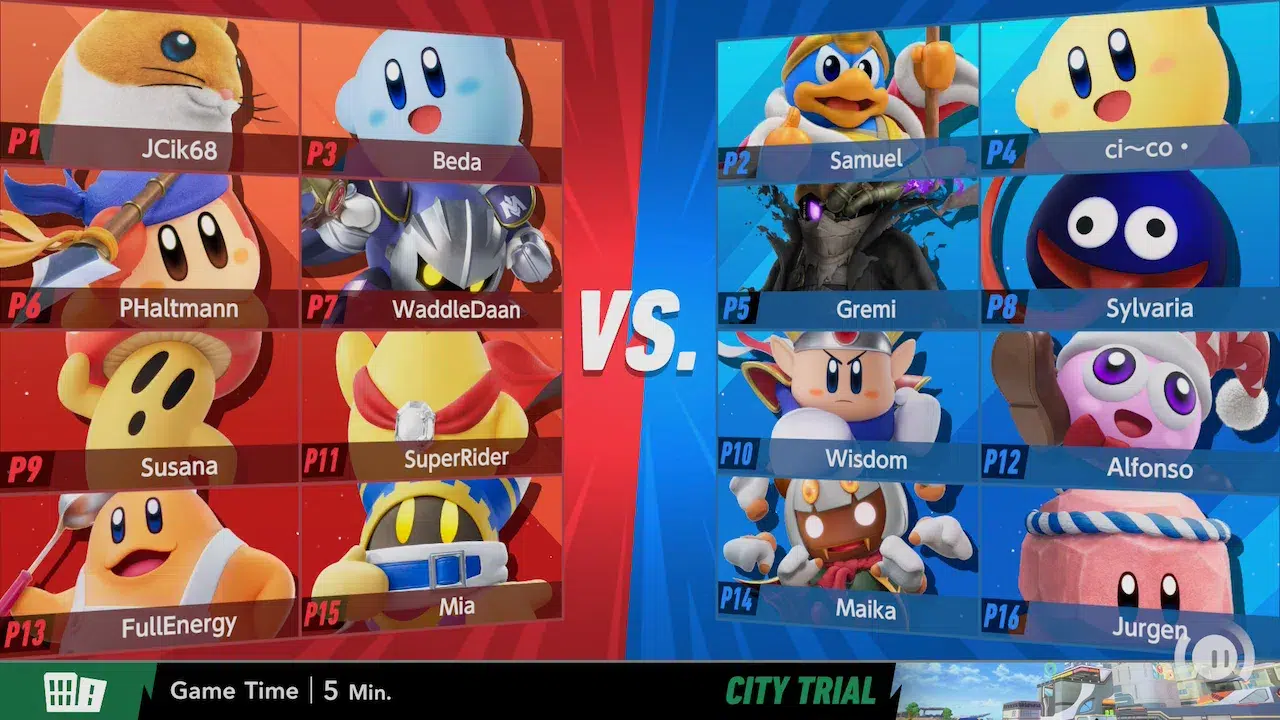Pick Wisdom's P10 player tile
Viewport: 1280px width, 720px height.
pyautogui.click(x=848, y=405)
